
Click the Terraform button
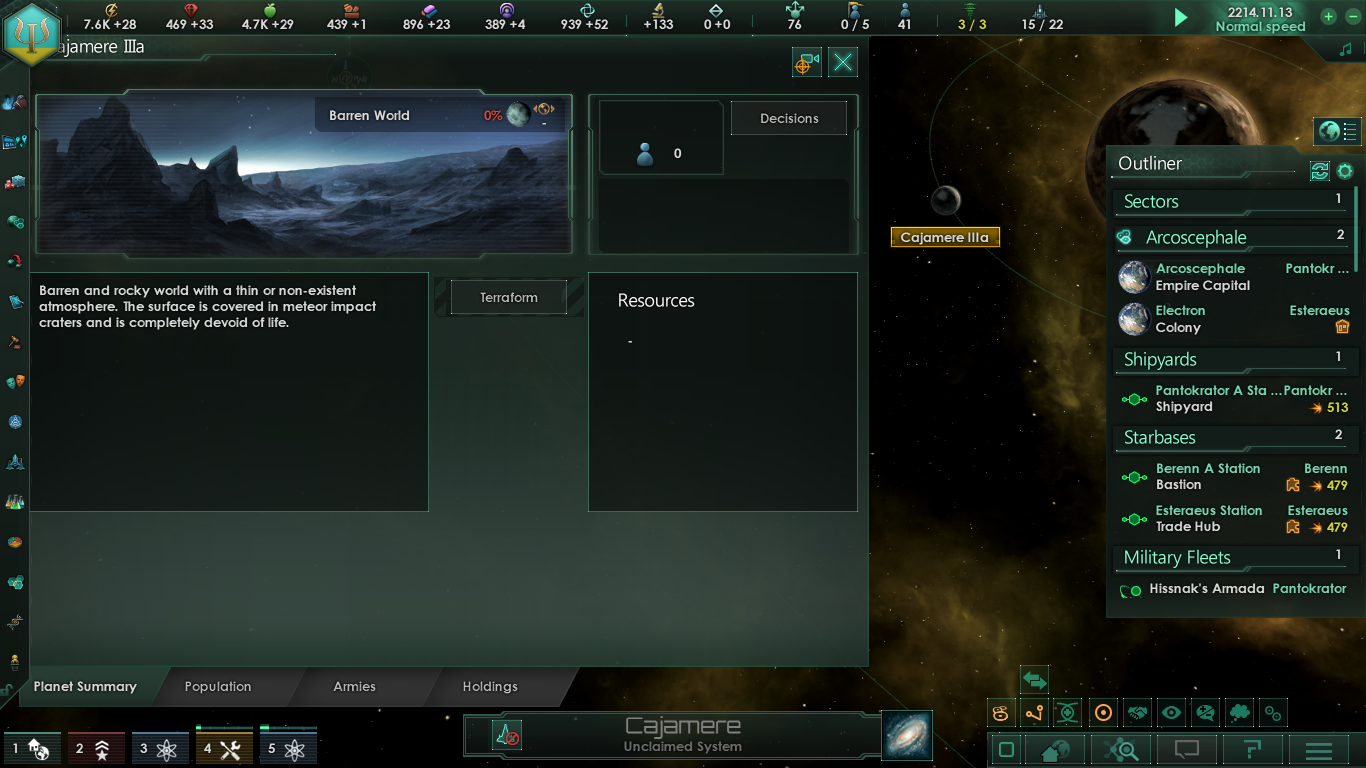pos(506,297)
